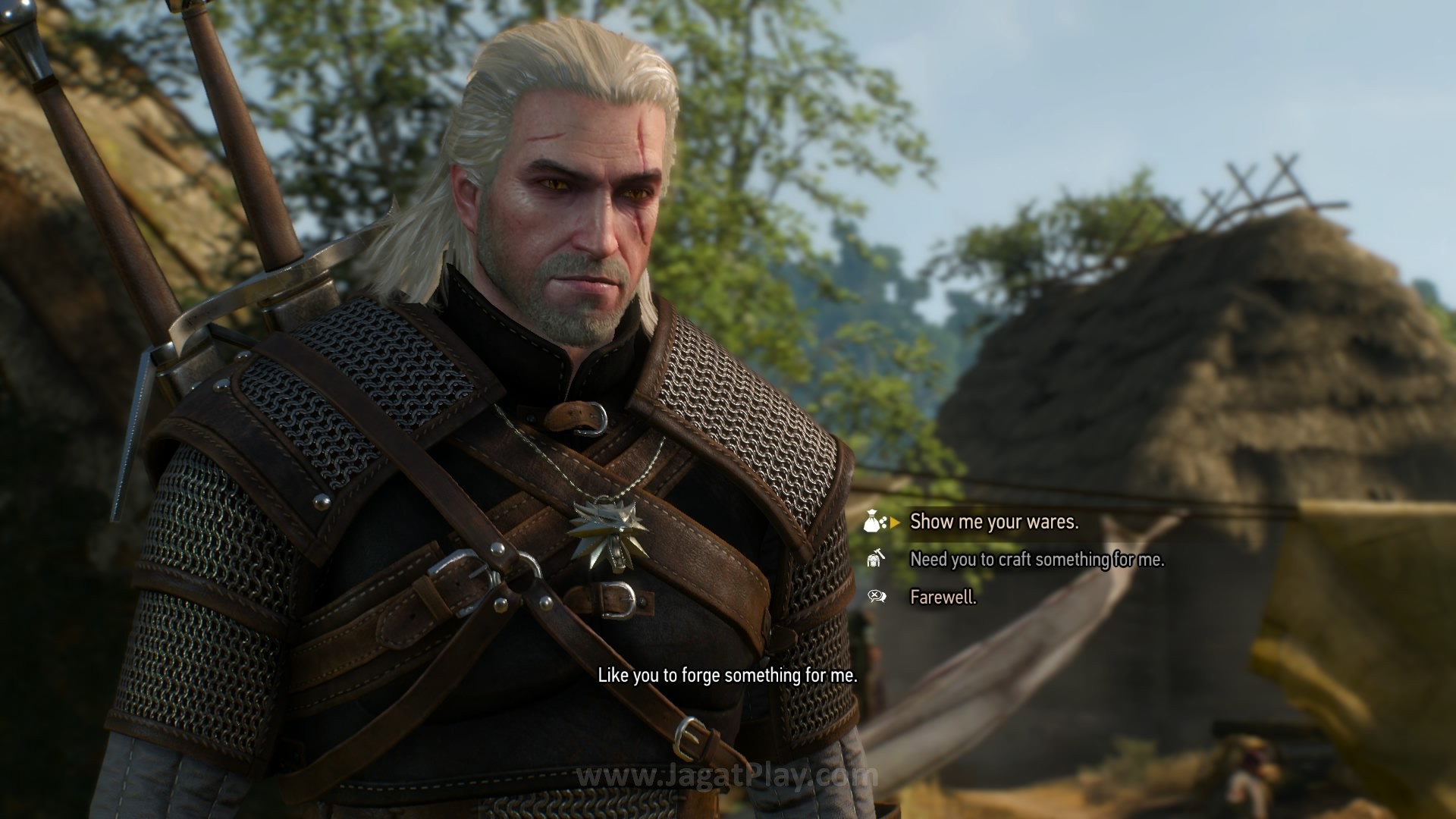Click the white money bag symbol
This screenshot has width=1456, height=819.
pyautogui.click(x=872, y=521)
